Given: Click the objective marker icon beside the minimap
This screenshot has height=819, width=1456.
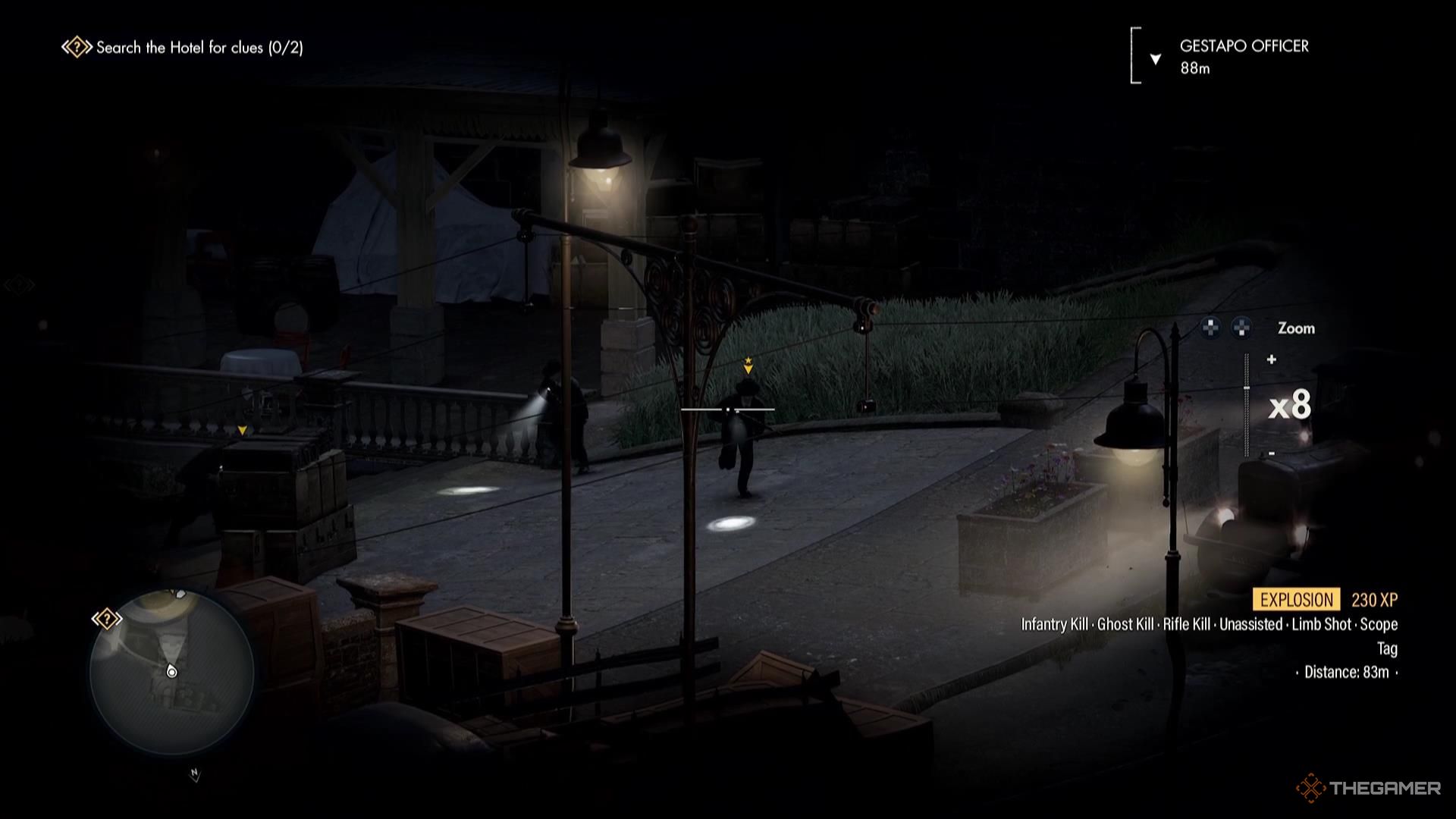Looking at the screenshot, I should pyautogui.click(x=107, y=619).
